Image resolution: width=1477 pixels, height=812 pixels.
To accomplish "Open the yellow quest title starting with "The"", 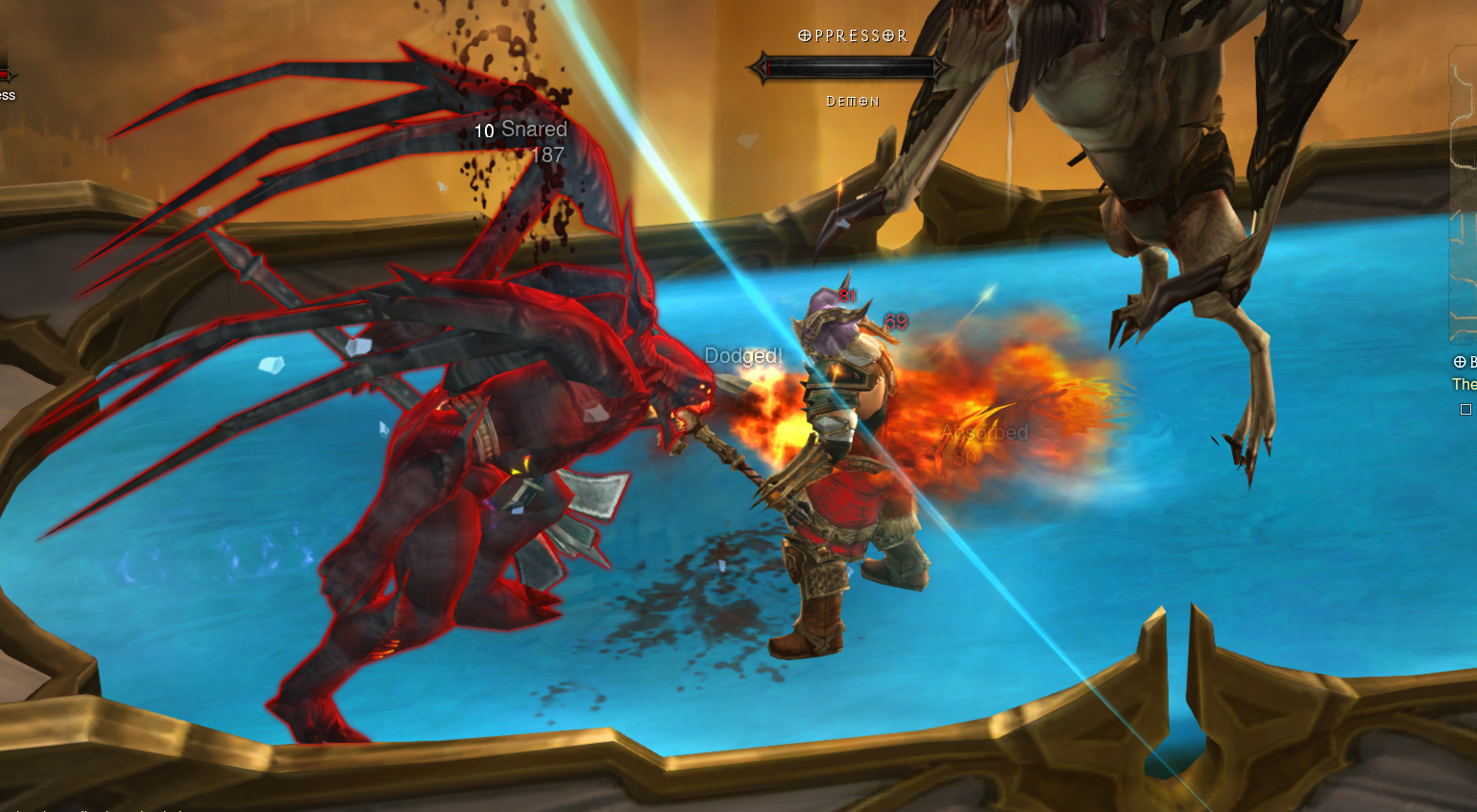I will 1464,384.
